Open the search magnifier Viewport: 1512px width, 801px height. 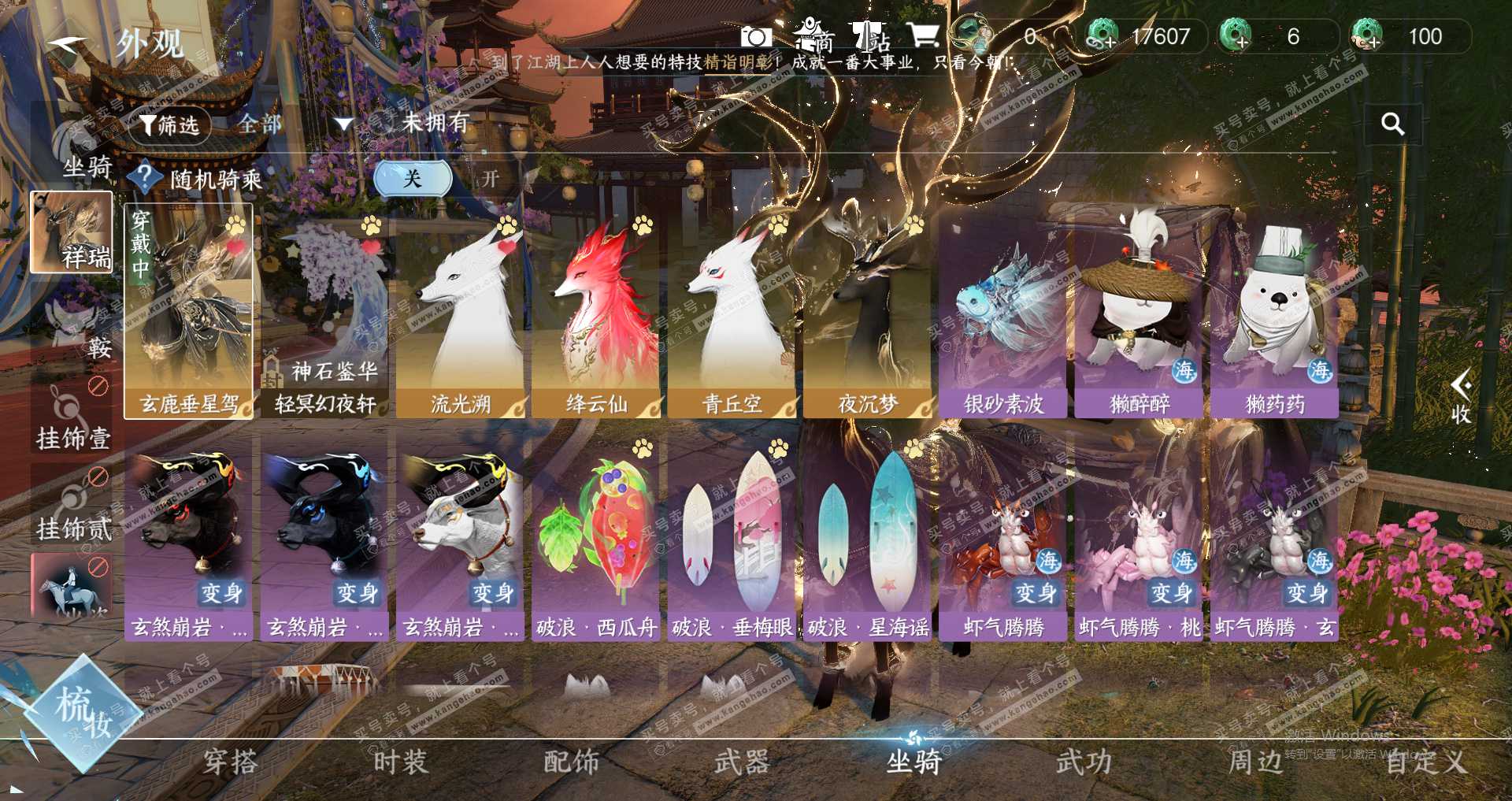click(x=1392, y=124)
